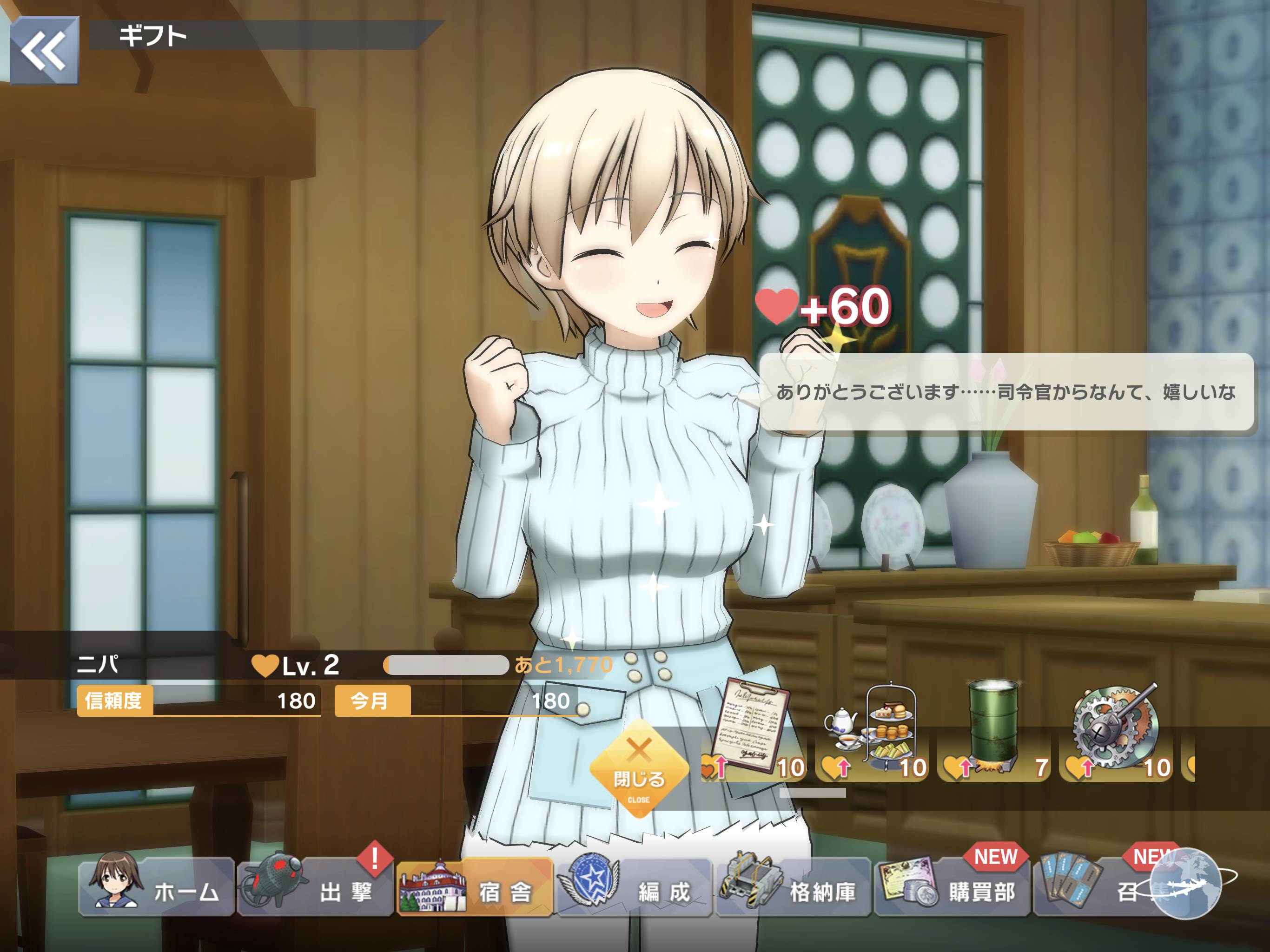The width and height of the screenshot is (1270, 952).
Task: Give the clipboard document gift
Action: pyautogui.click(x=753, y=732)
